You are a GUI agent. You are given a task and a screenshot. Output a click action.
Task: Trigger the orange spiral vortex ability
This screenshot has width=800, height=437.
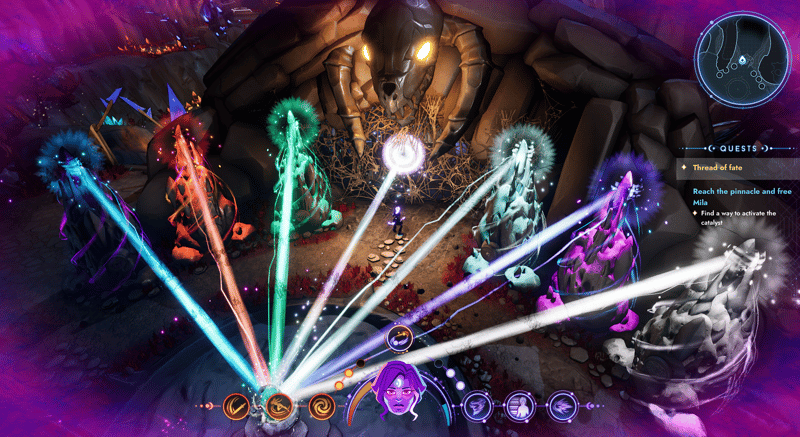click(322, 406)
